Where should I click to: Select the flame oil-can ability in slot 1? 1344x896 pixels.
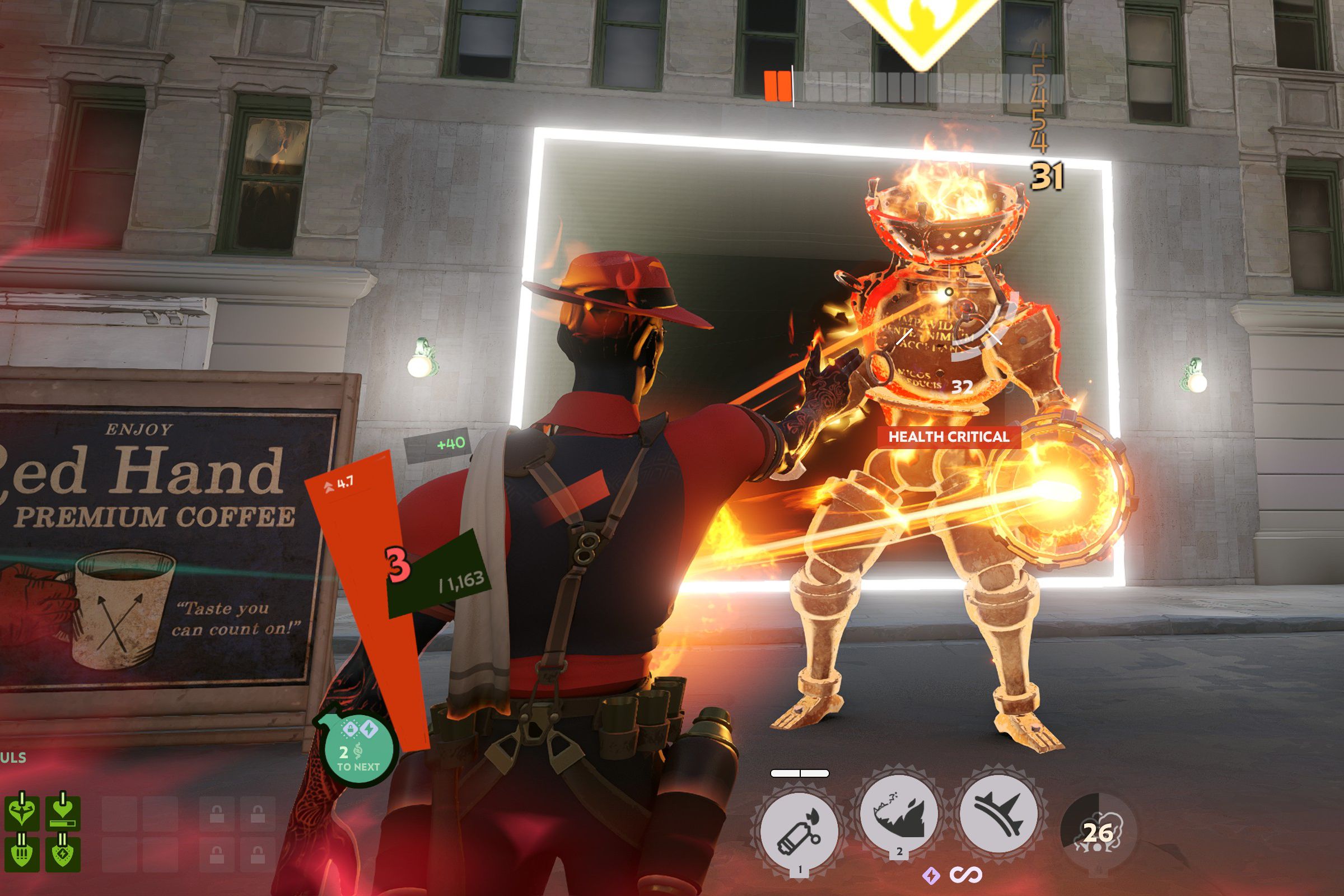click(x=800, y=828)
